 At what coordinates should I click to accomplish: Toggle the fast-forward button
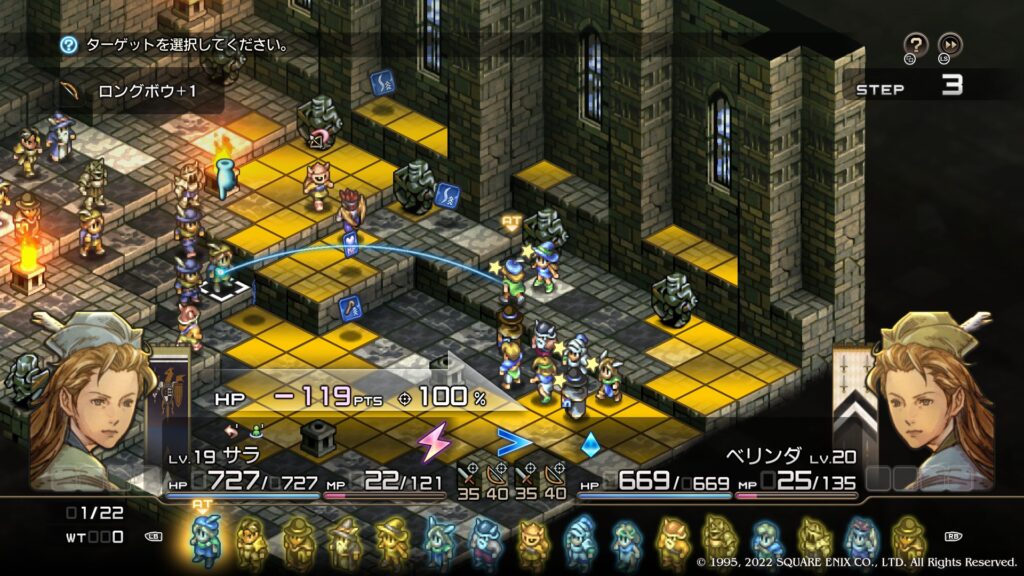pos(950,44)
